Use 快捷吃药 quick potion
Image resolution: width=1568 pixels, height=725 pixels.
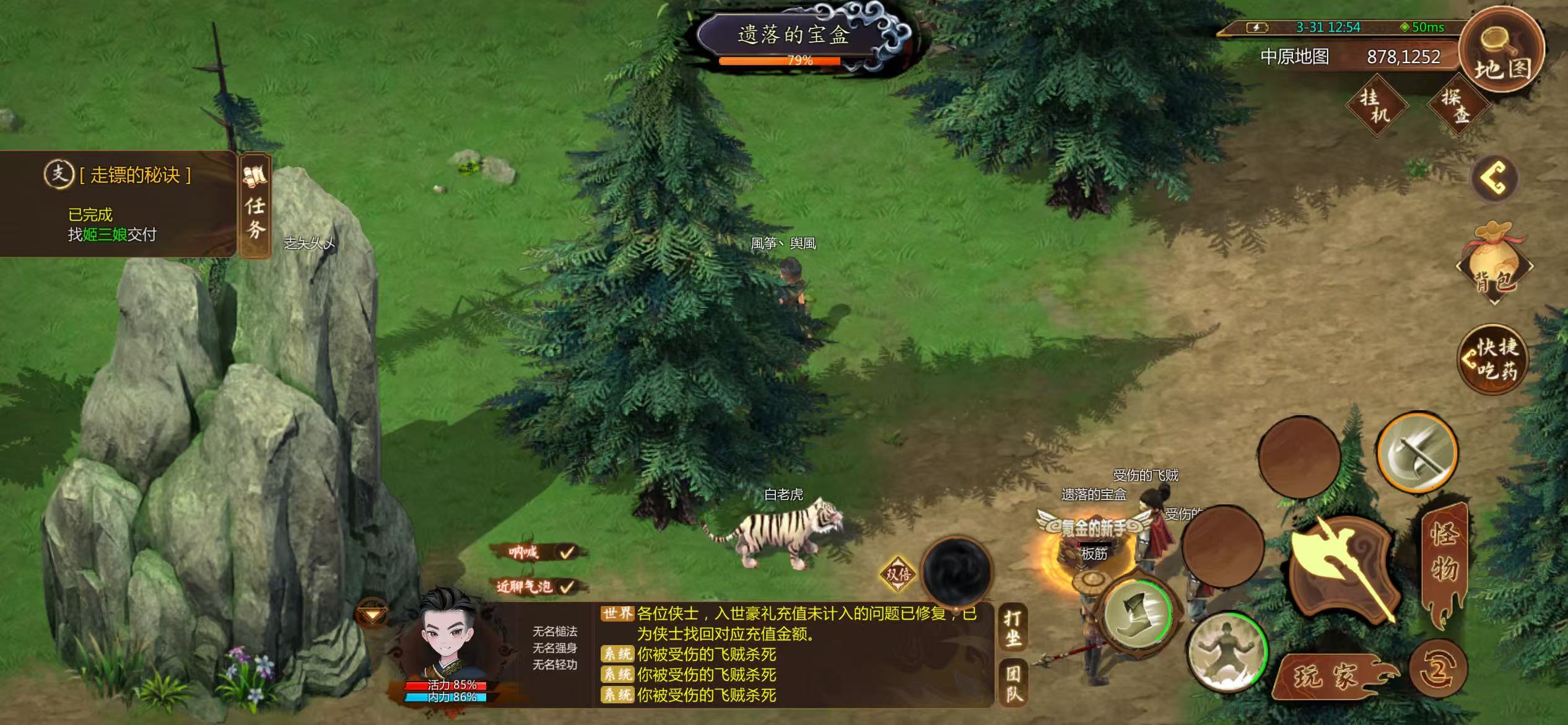[x=1493, y=359]
